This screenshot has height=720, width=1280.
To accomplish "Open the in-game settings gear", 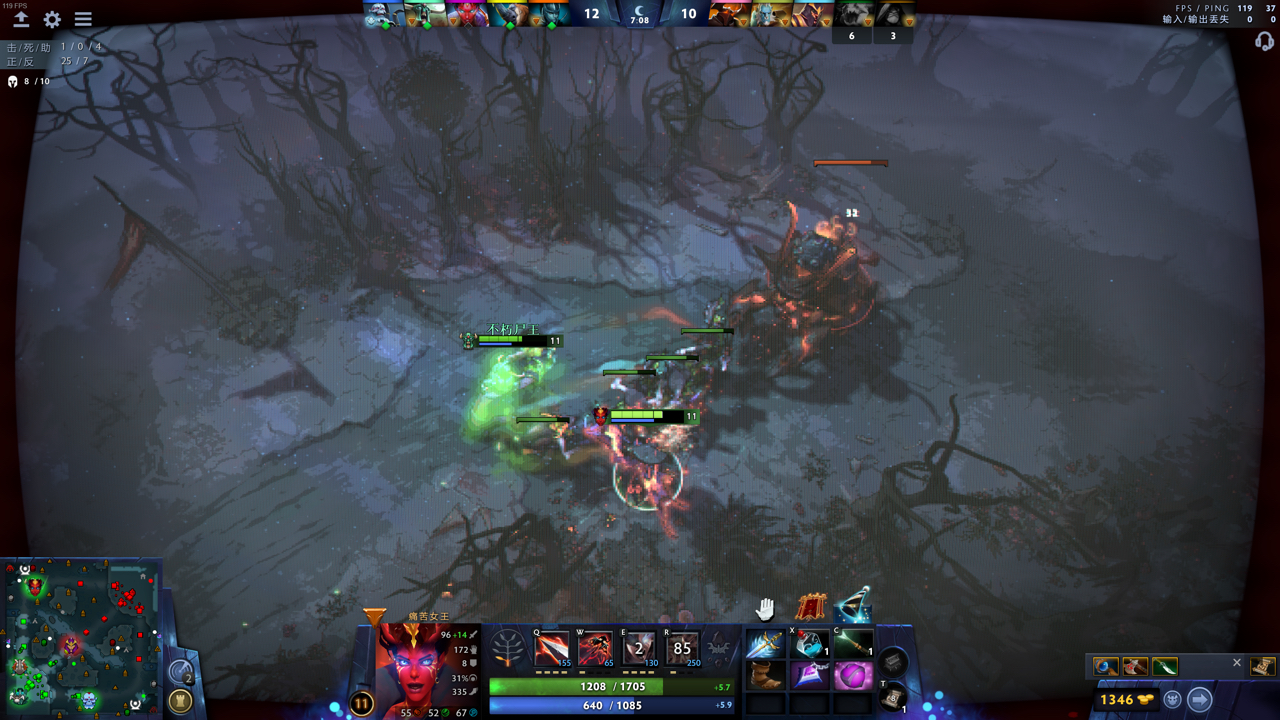I will [x=52, y=18].
